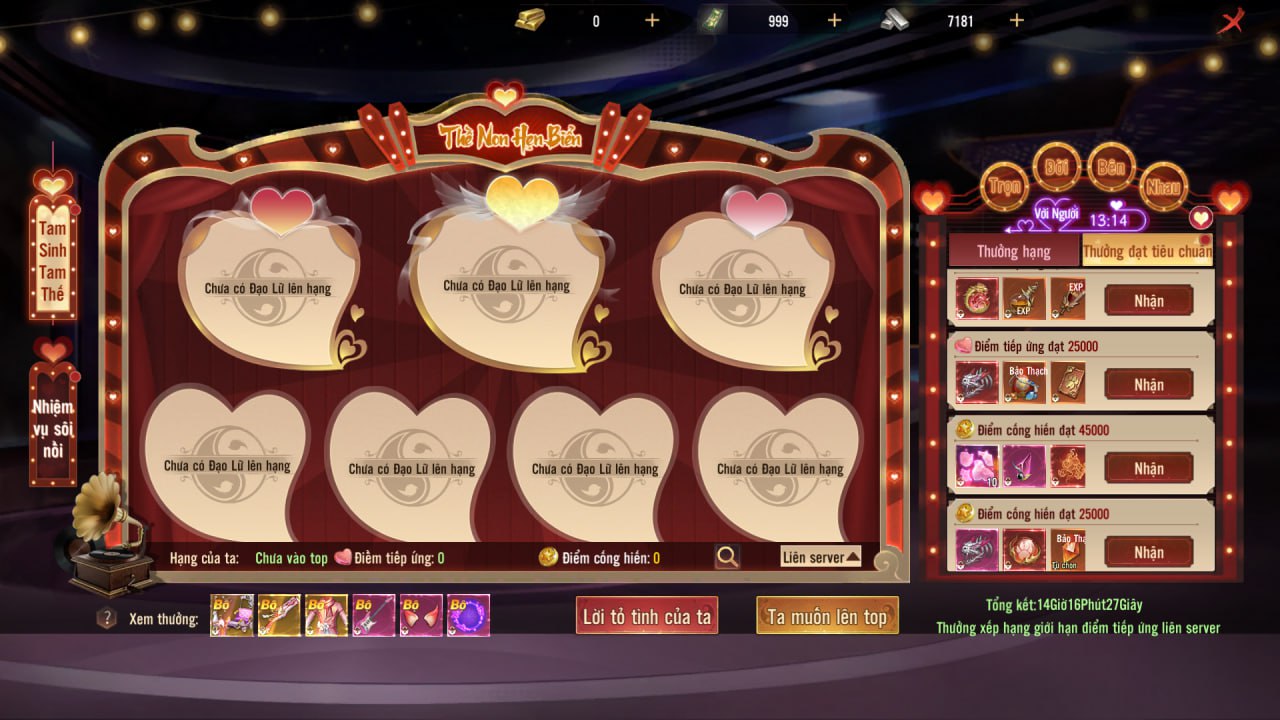
Task: Claim reward for Điểm cống hiến đạt 25000
Action: (1148, 552)
